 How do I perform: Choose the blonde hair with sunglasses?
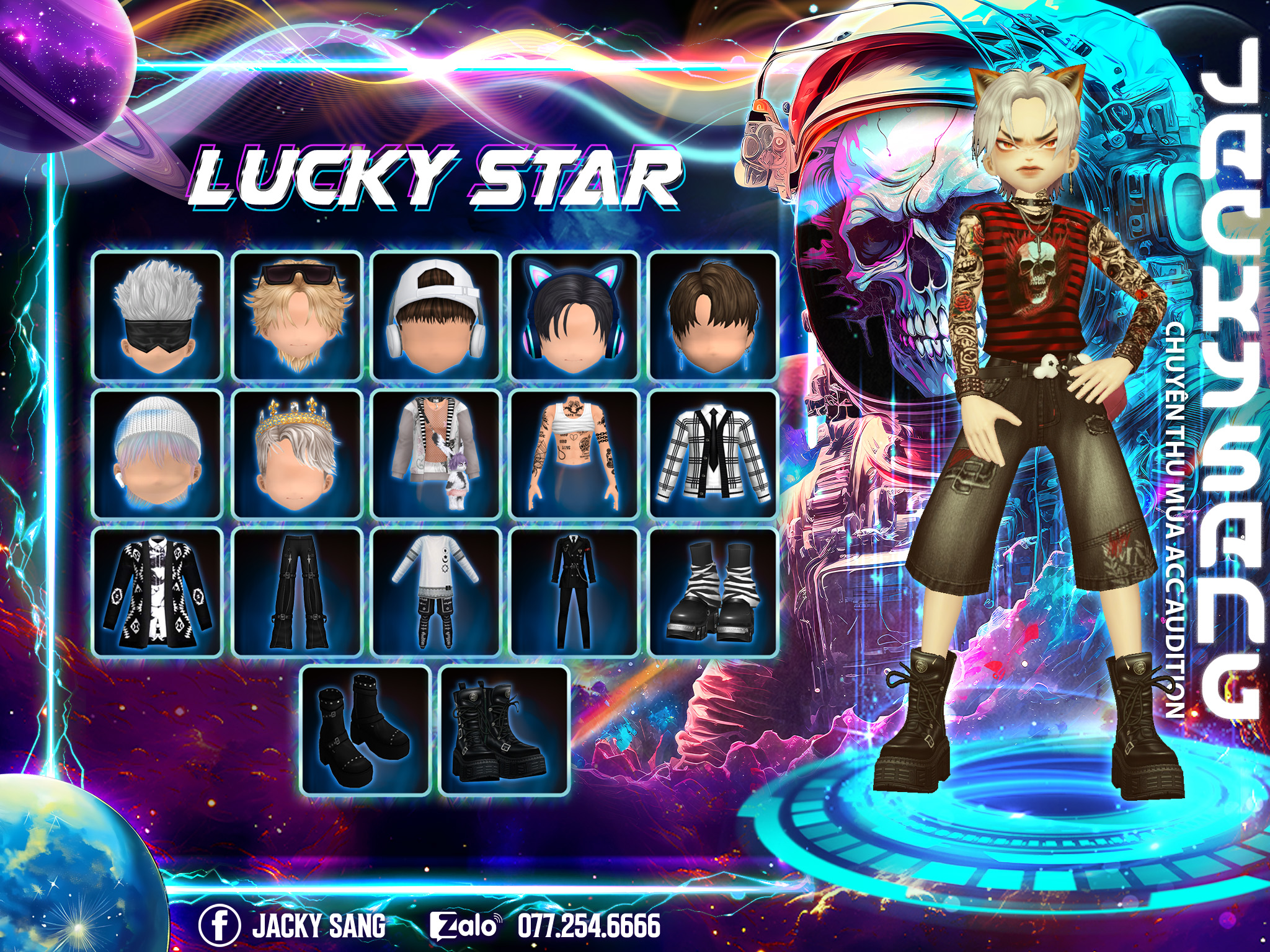[297, 315]
